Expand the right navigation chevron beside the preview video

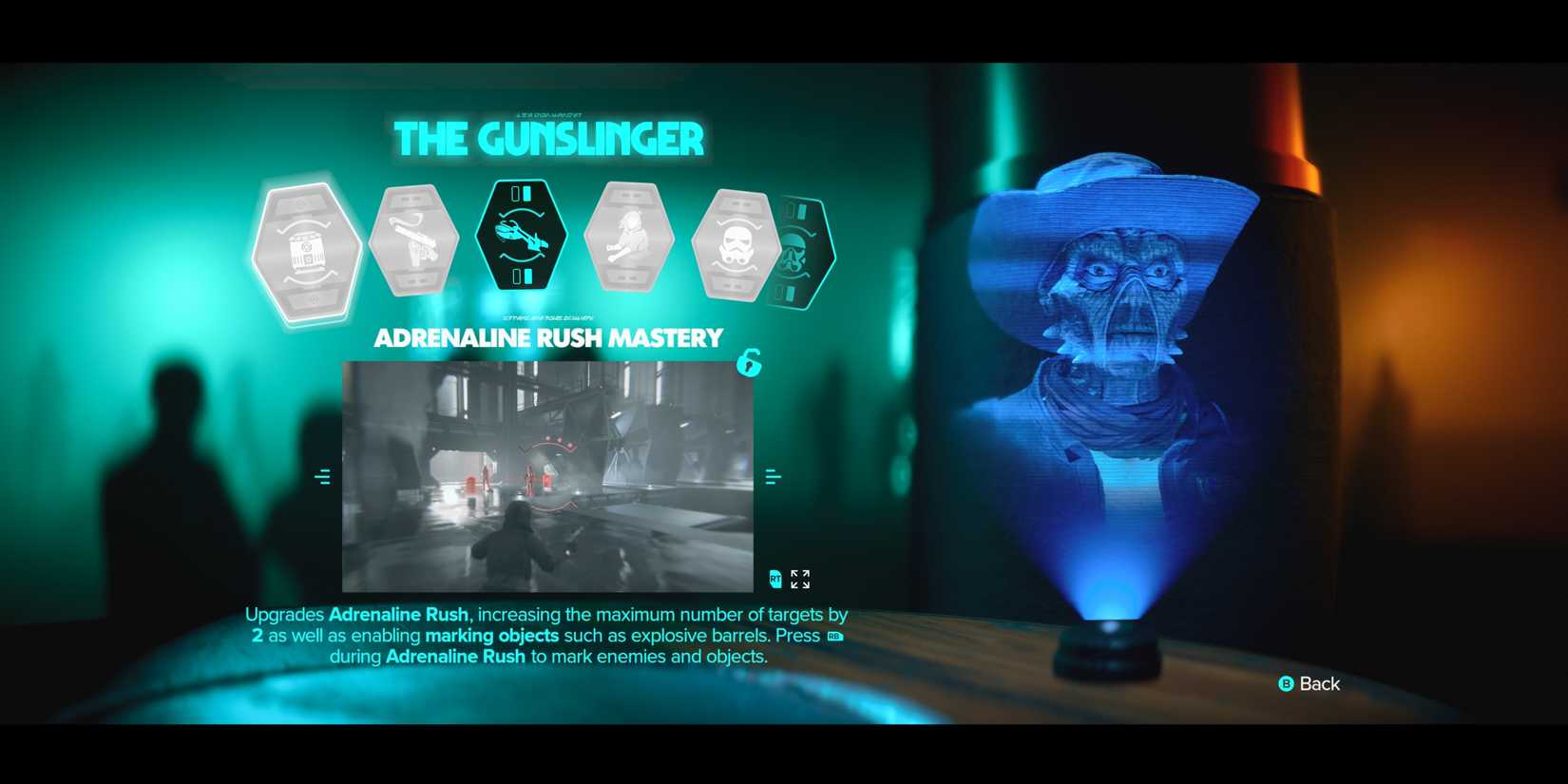tap(773, 477)
